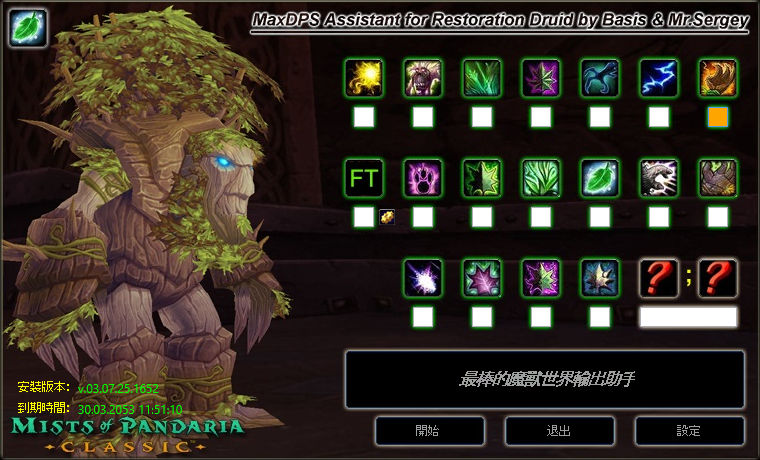This screenshot has width=760, height=460.
Task: Select the first red question mark slot
Action: [659, 278]
